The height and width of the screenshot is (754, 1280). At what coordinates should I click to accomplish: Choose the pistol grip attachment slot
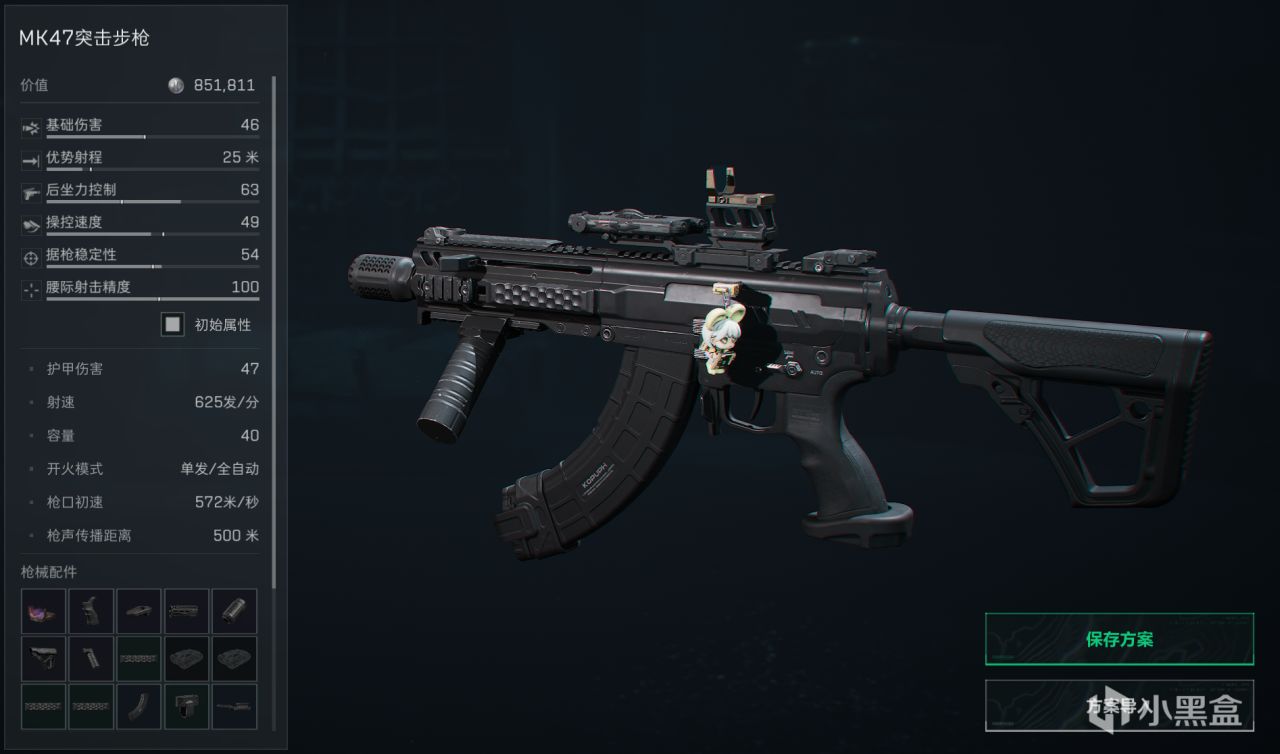(91, 610)
